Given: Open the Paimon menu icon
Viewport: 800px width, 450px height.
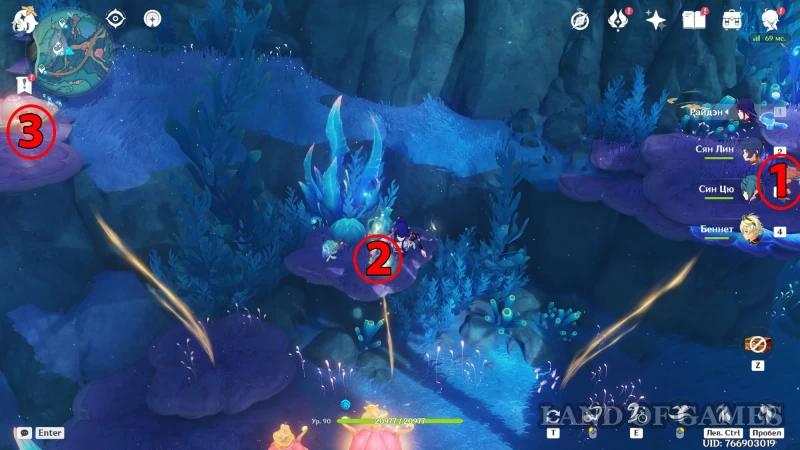Looking at the screenshot, I should [19, 19].
